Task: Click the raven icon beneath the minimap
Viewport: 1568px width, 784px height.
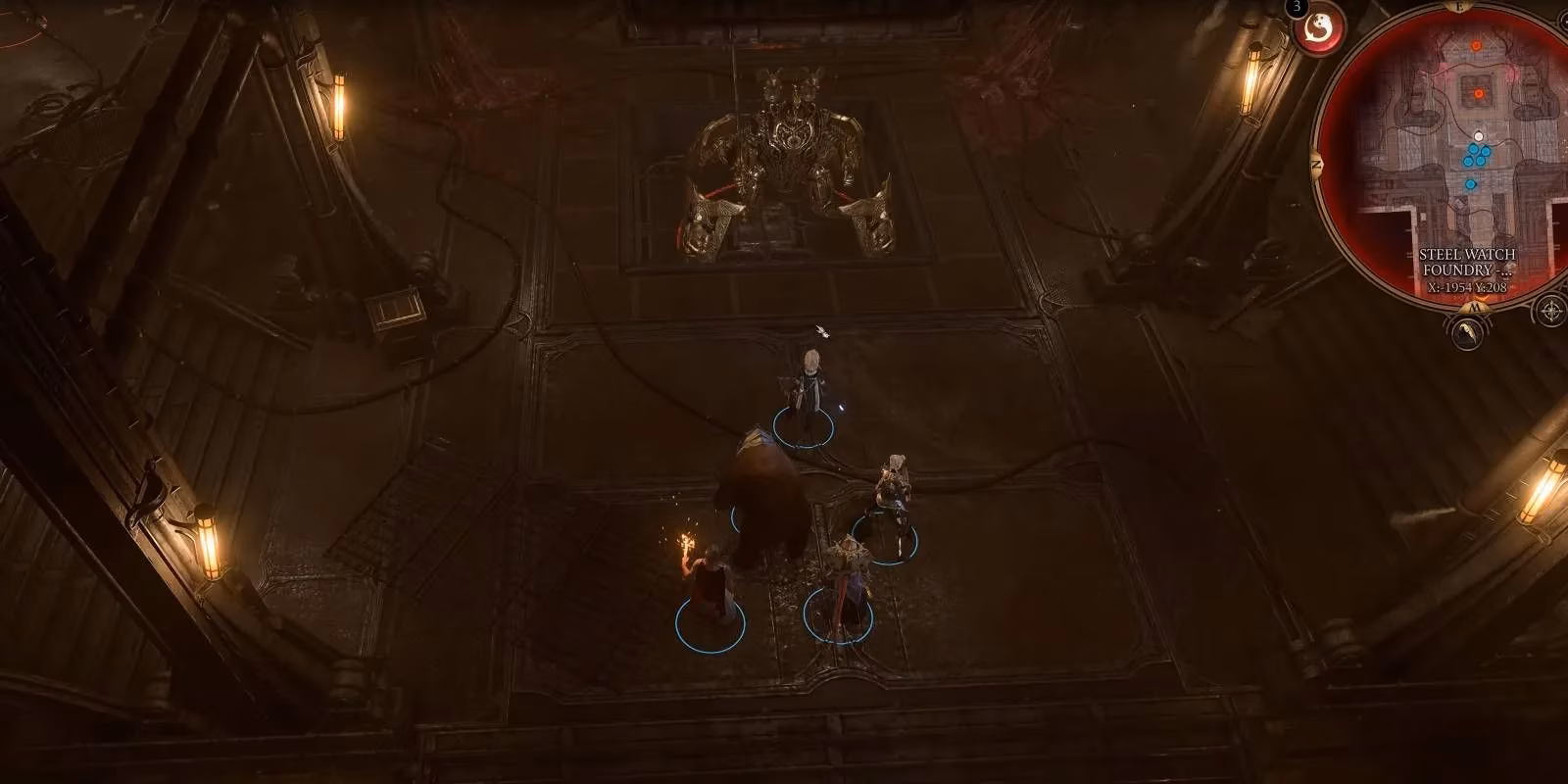Action: point(1466,331)
